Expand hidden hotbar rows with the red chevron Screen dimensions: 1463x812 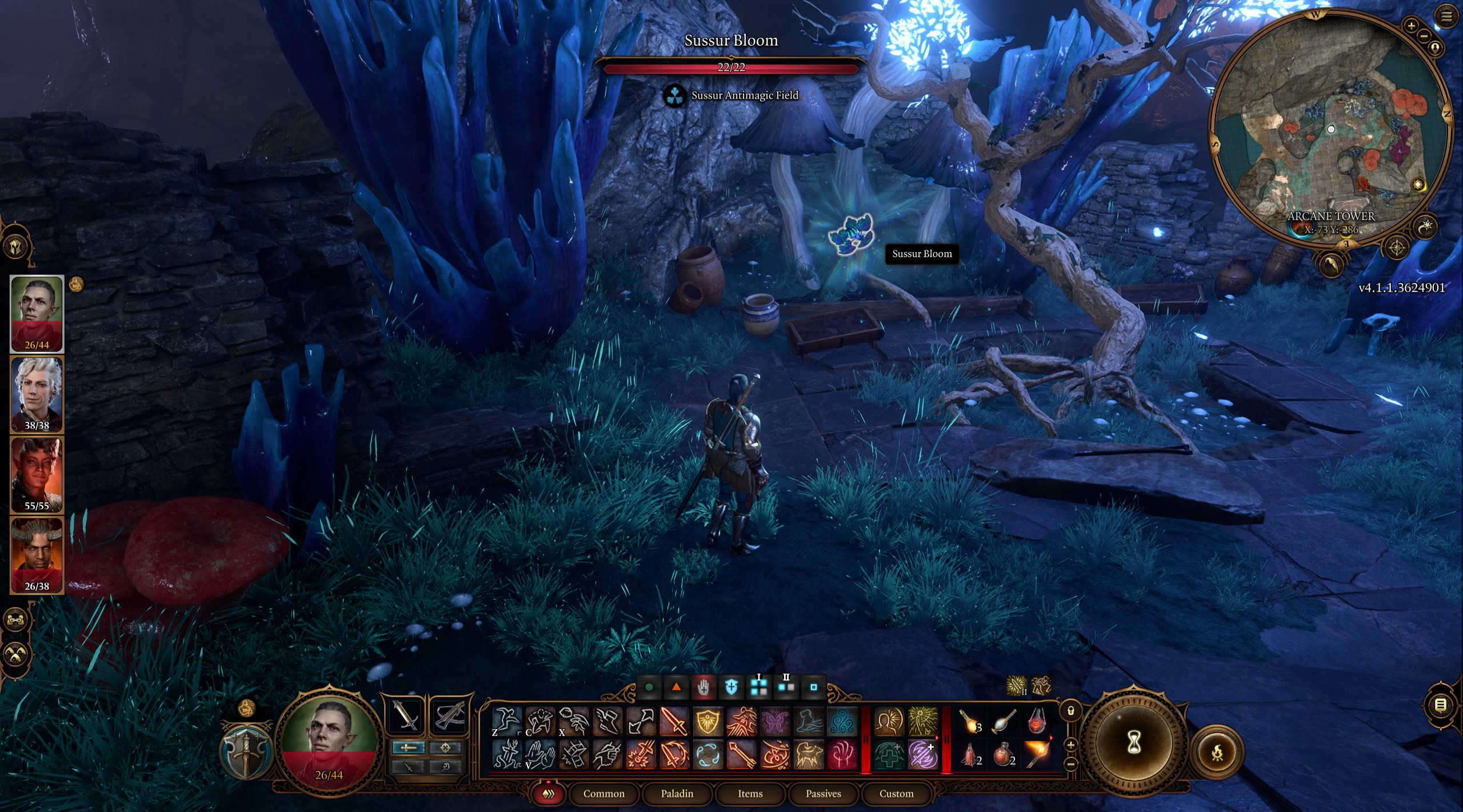pyautogui.click(x=550, y=794)
